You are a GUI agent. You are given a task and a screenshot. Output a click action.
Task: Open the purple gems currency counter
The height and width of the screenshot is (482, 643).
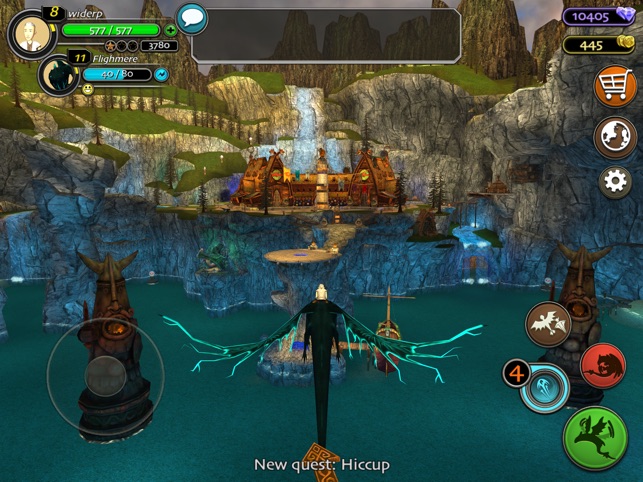click(598, 16)
